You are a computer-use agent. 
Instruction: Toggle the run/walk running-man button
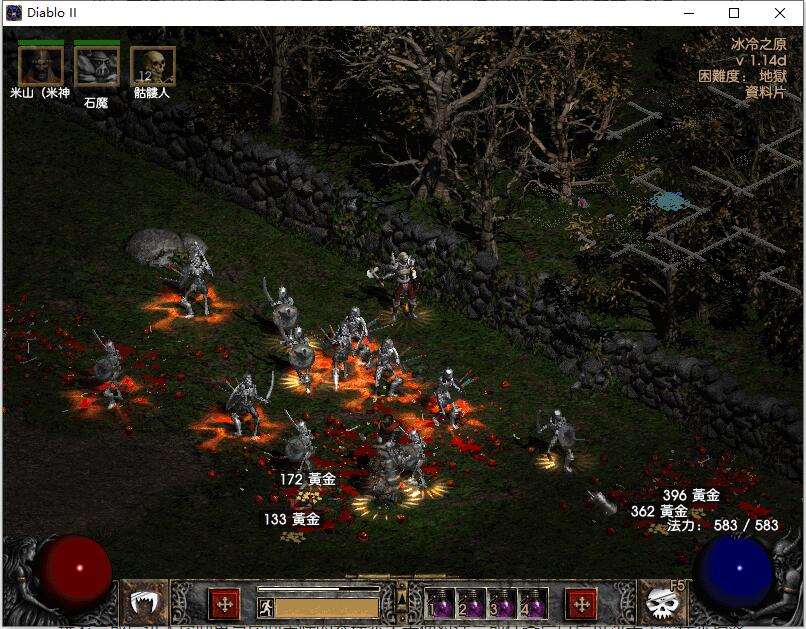(266, 606)
